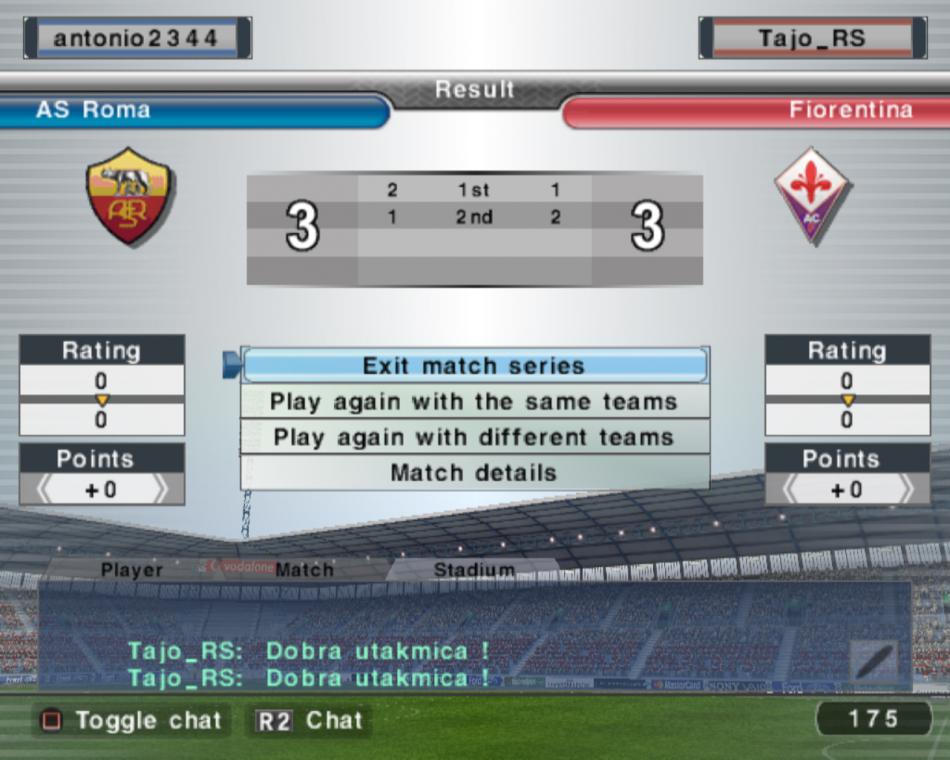
Task: Switch to the Player tab
Action: point(131,570)
